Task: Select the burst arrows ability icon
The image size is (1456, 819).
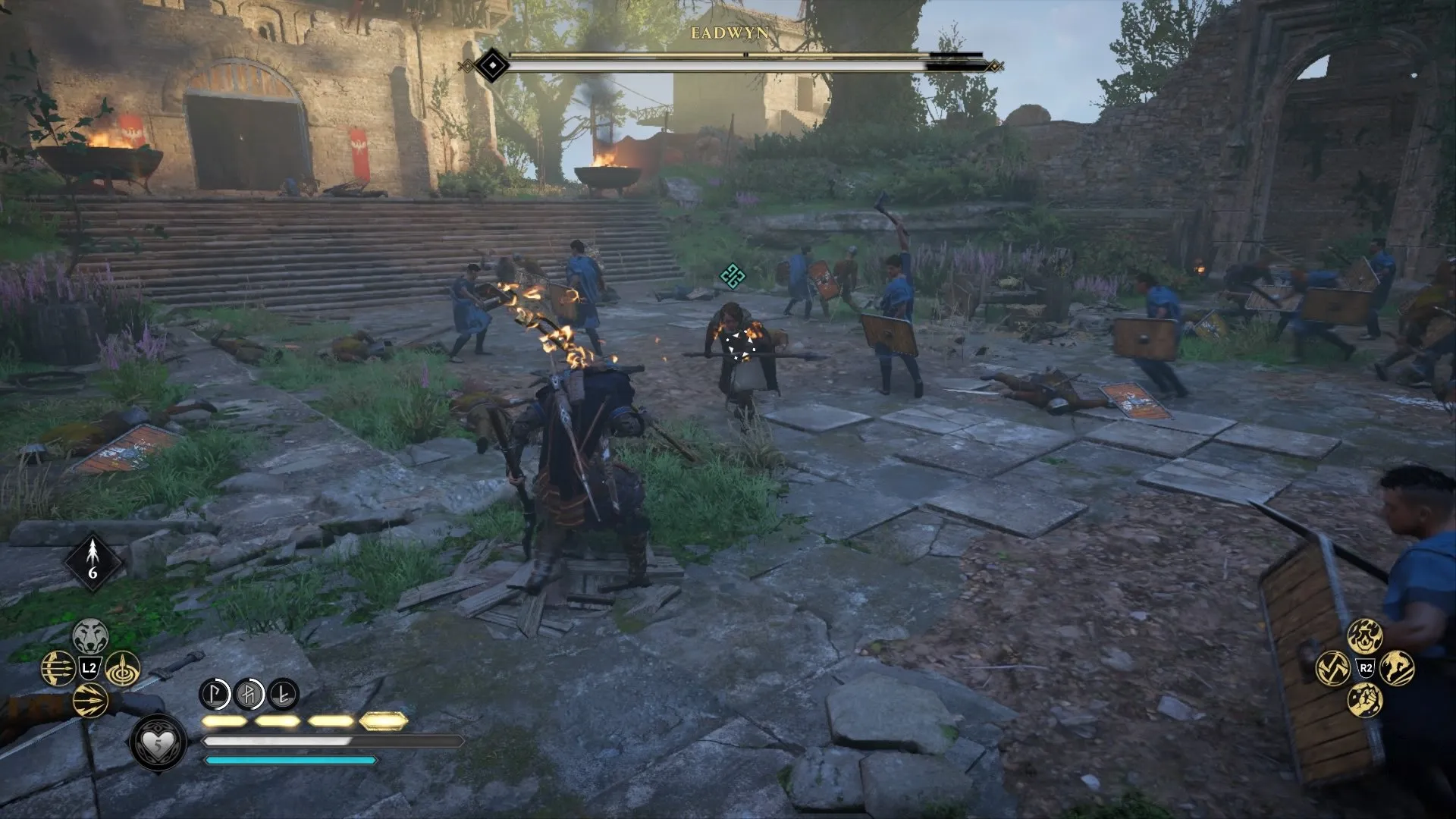Action: tap(90, 700)
